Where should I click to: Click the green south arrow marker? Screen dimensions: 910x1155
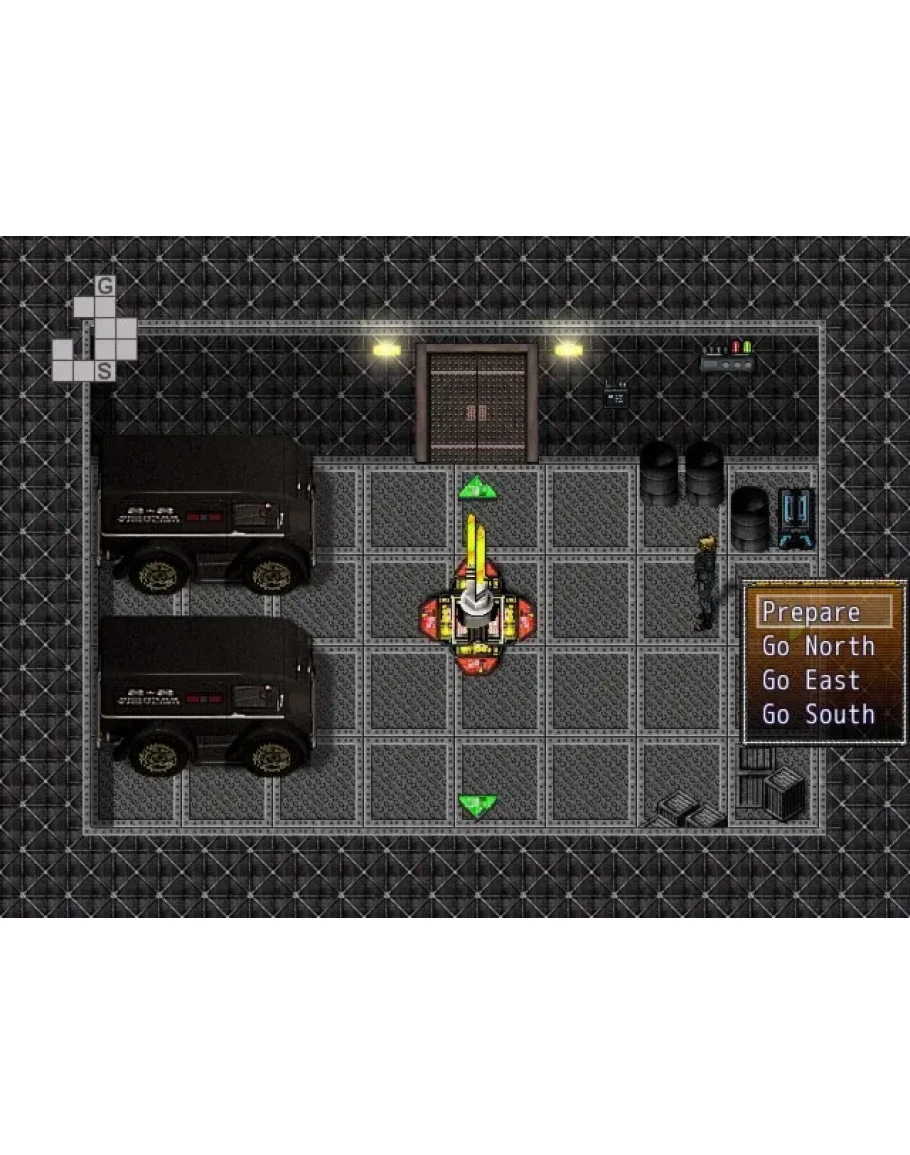tap(477, 803)
